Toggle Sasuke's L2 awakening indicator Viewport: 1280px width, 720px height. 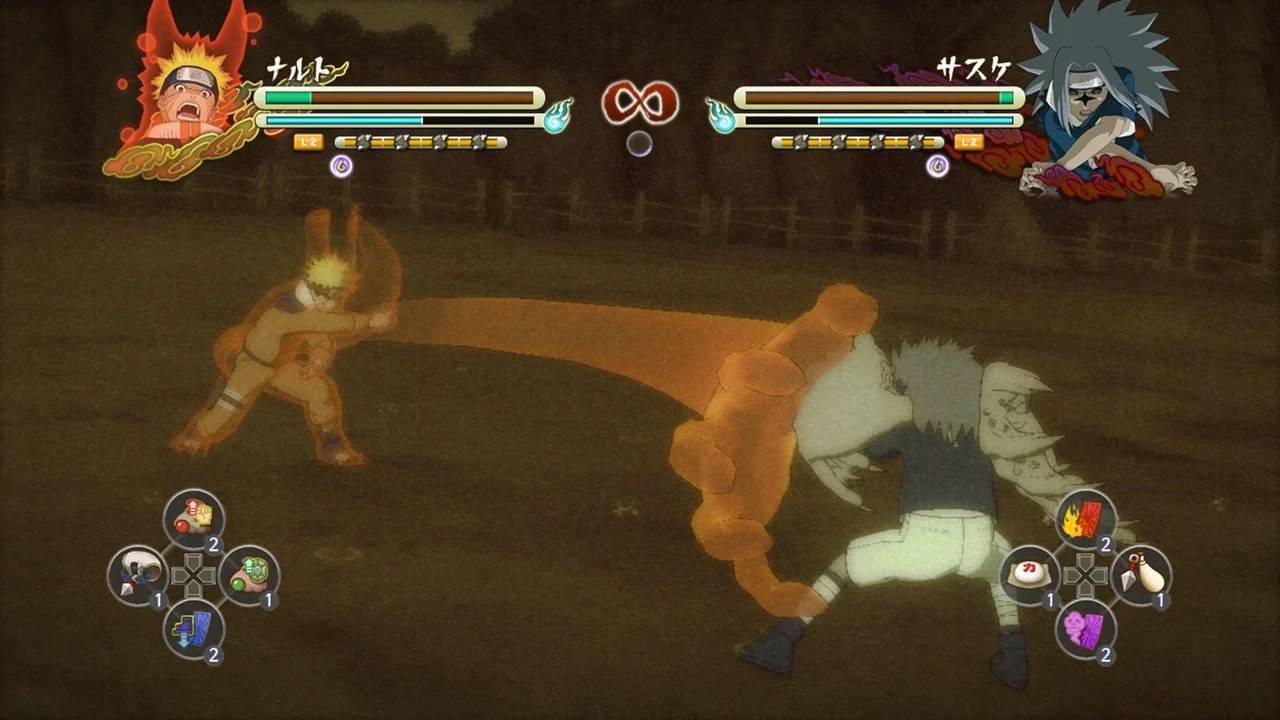967,143
